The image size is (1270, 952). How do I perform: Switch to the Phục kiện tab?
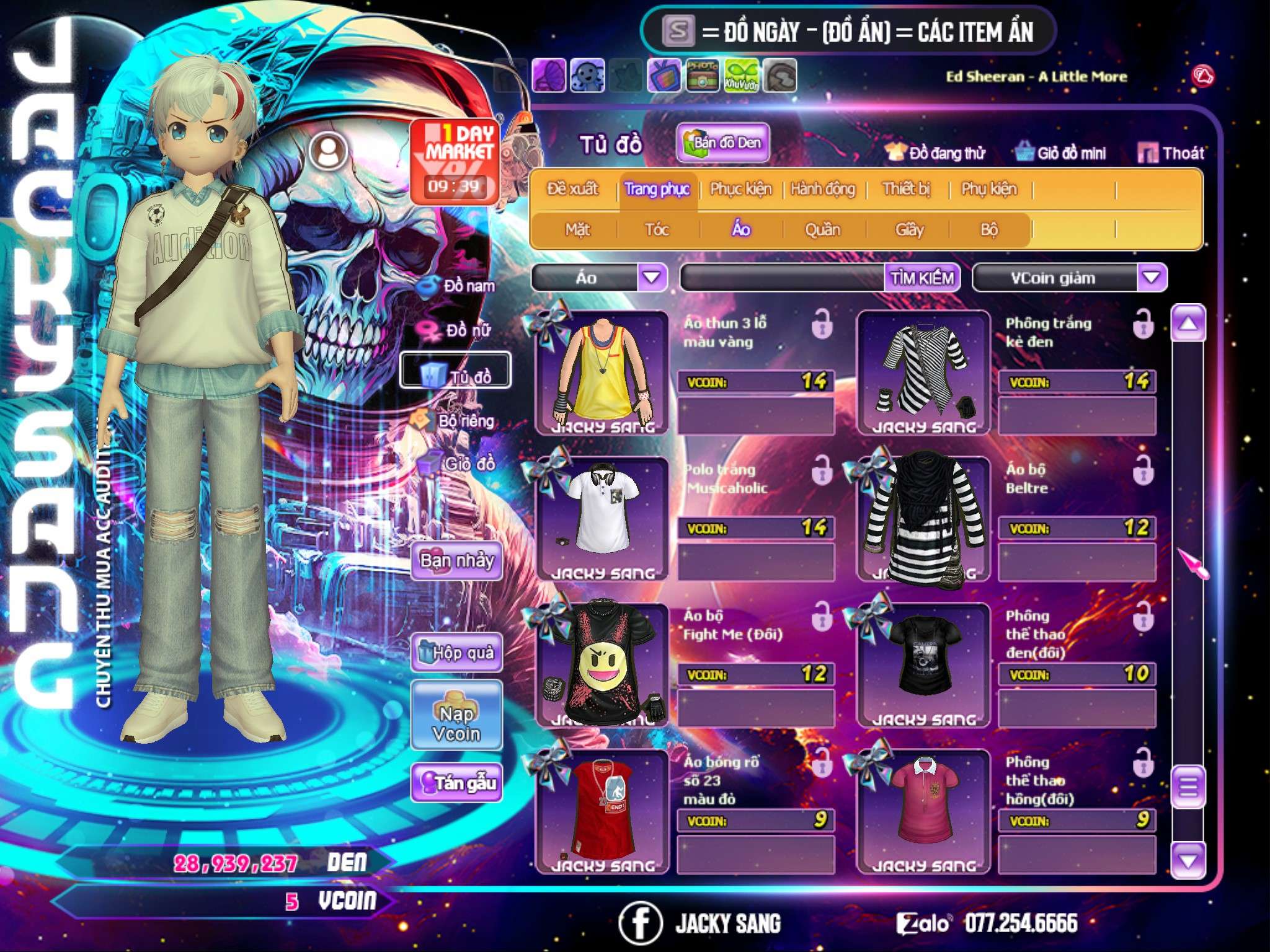pos(740,189)
